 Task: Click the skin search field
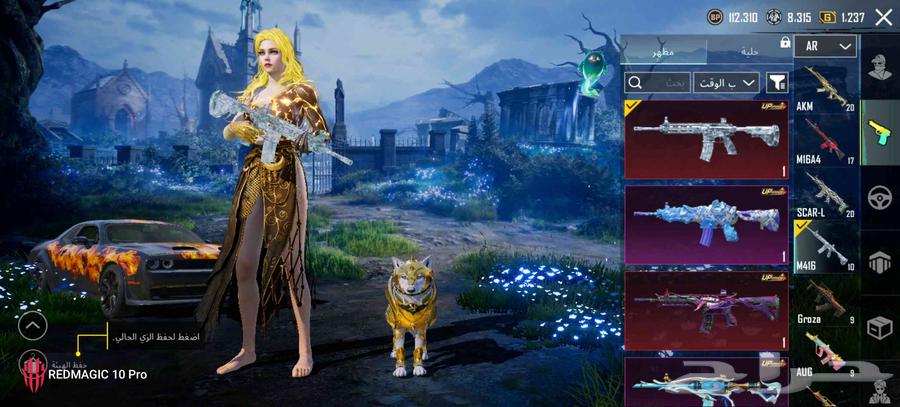click(656, 83)
